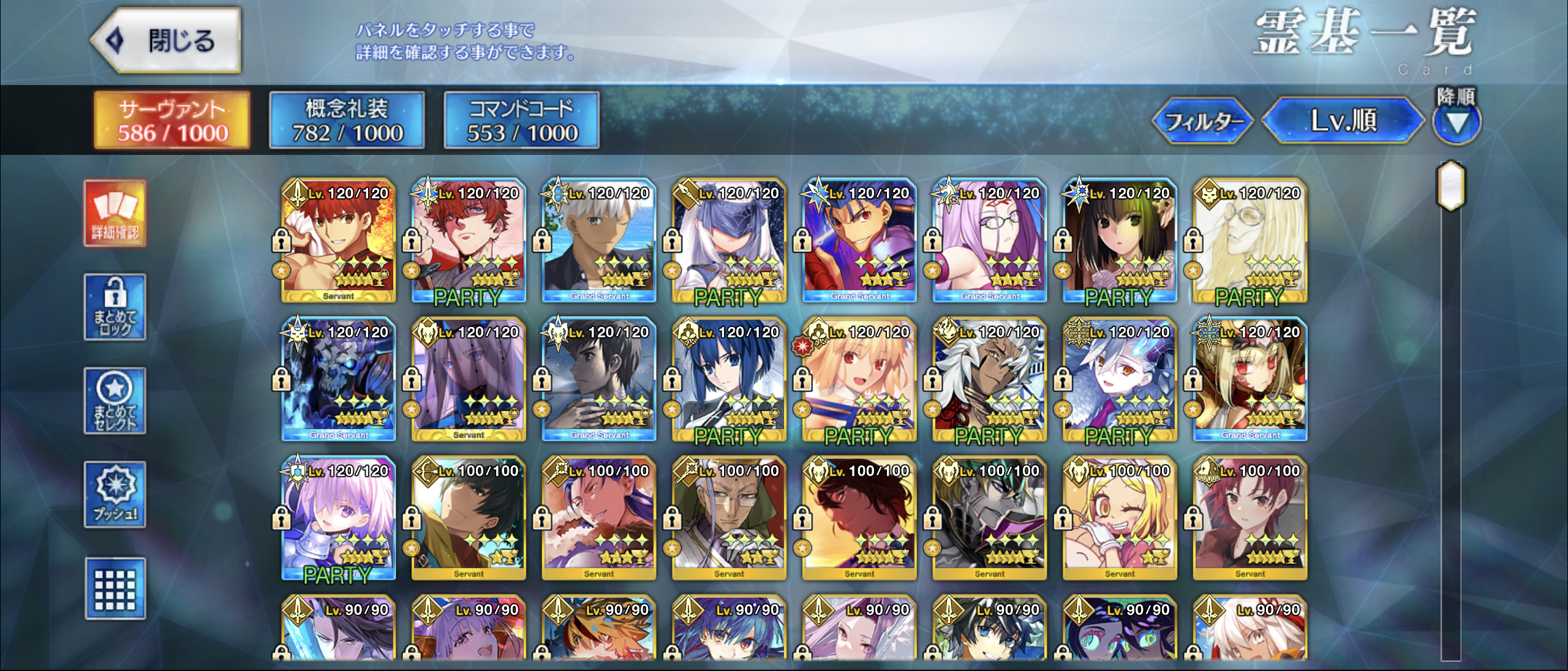The width and height of the screenshot is (1568, 671).
Task: Choose the まとめてロック bulk lock button
Action: point(115,307)
